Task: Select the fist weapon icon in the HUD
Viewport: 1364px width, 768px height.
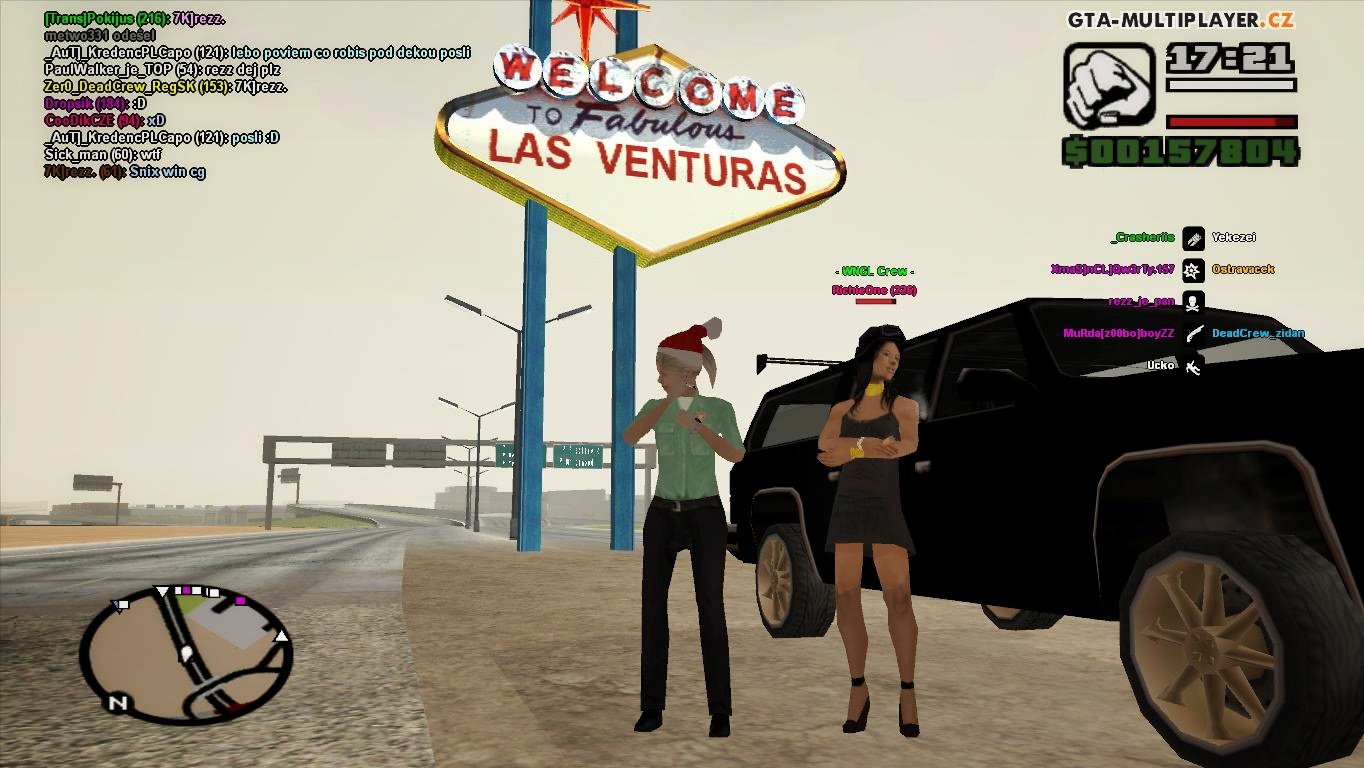Action: (1112, 87)
